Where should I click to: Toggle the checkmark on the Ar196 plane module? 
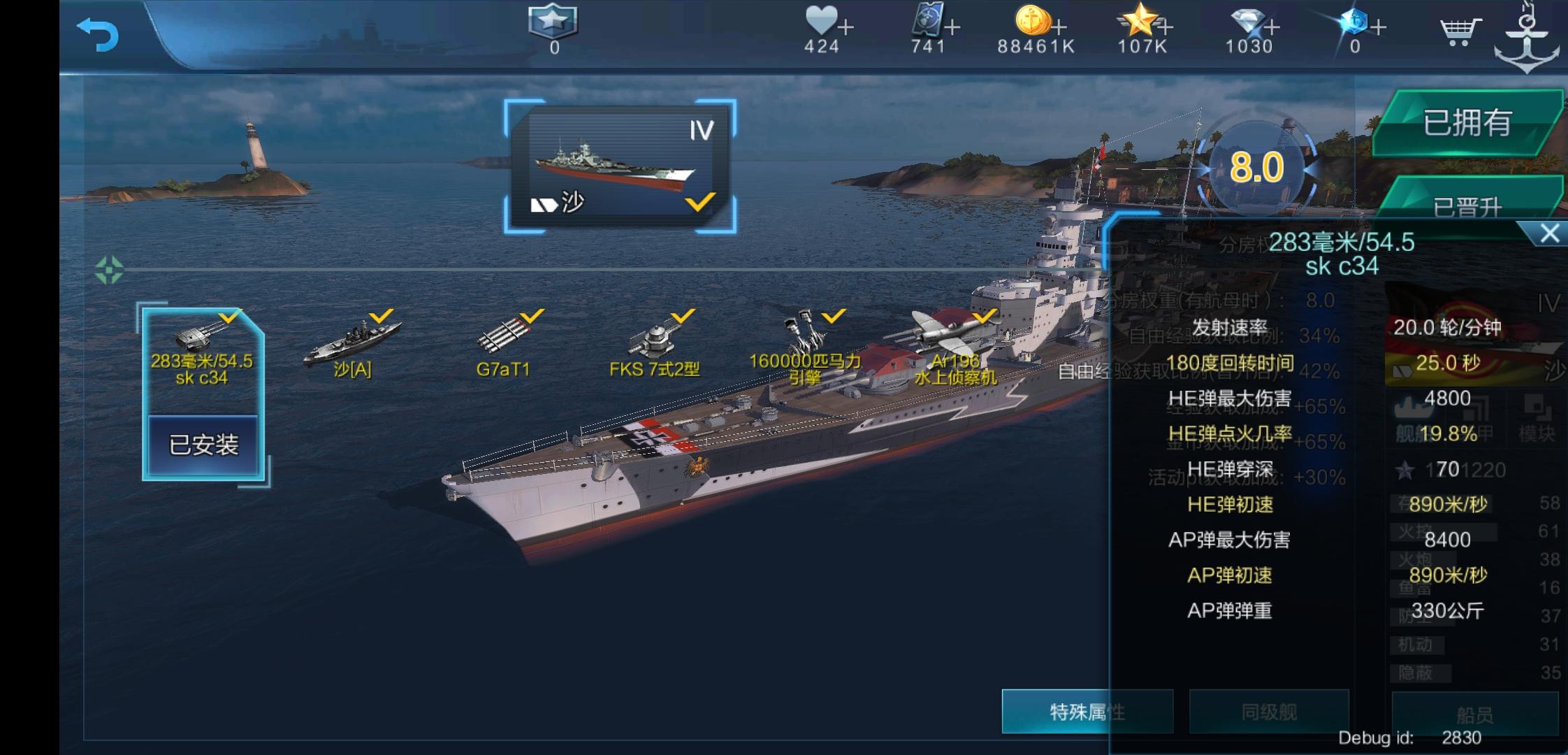tap(984, 316)
